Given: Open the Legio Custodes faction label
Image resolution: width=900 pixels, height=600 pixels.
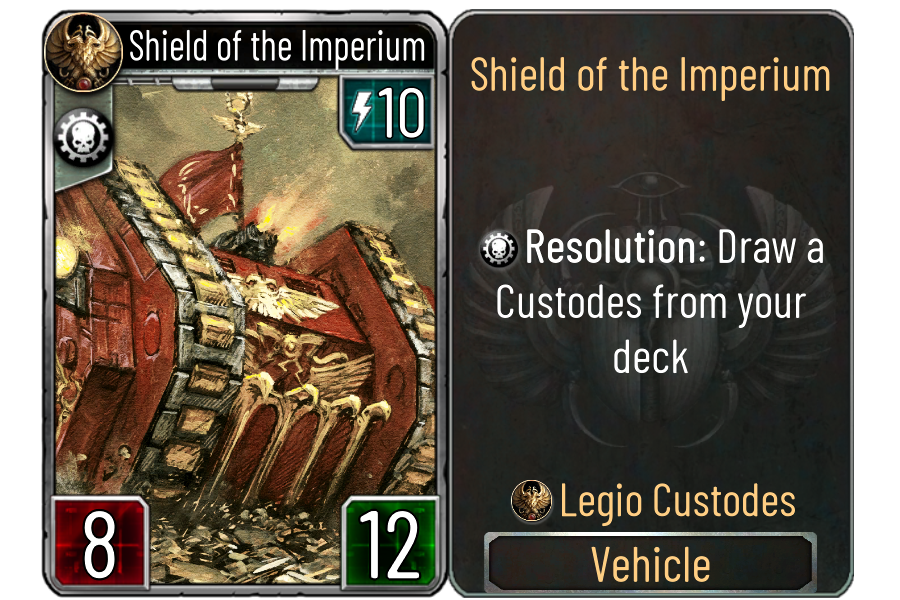Looking at the screenshot, I should tap(655, 501).
